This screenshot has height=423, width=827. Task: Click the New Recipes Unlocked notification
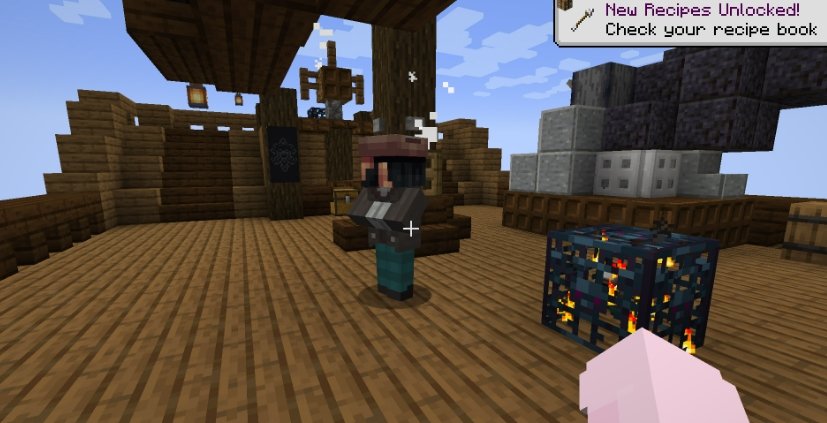(x=691, y=20)
